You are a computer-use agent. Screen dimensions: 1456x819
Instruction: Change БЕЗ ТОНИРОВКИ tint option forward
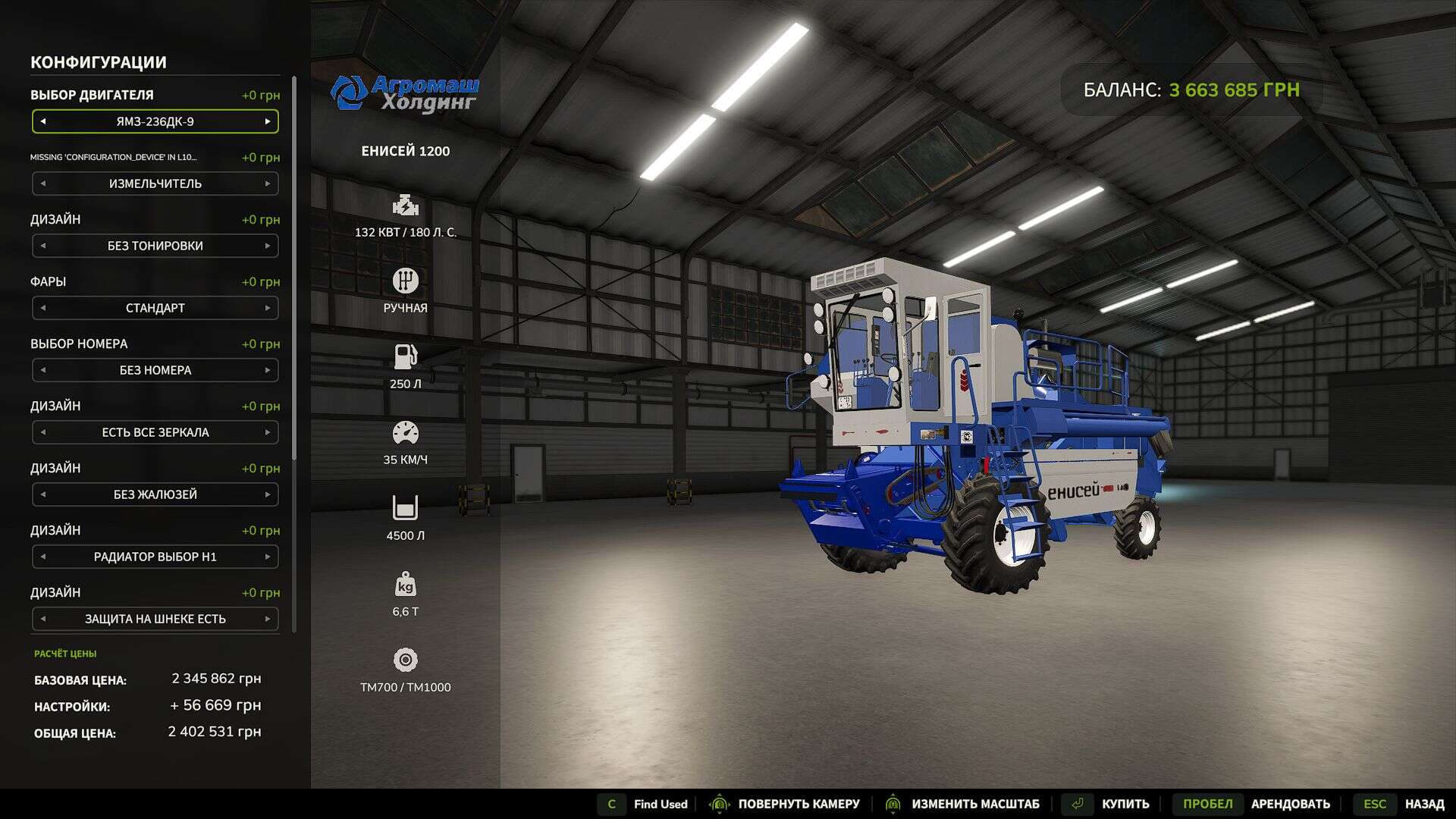268,246
